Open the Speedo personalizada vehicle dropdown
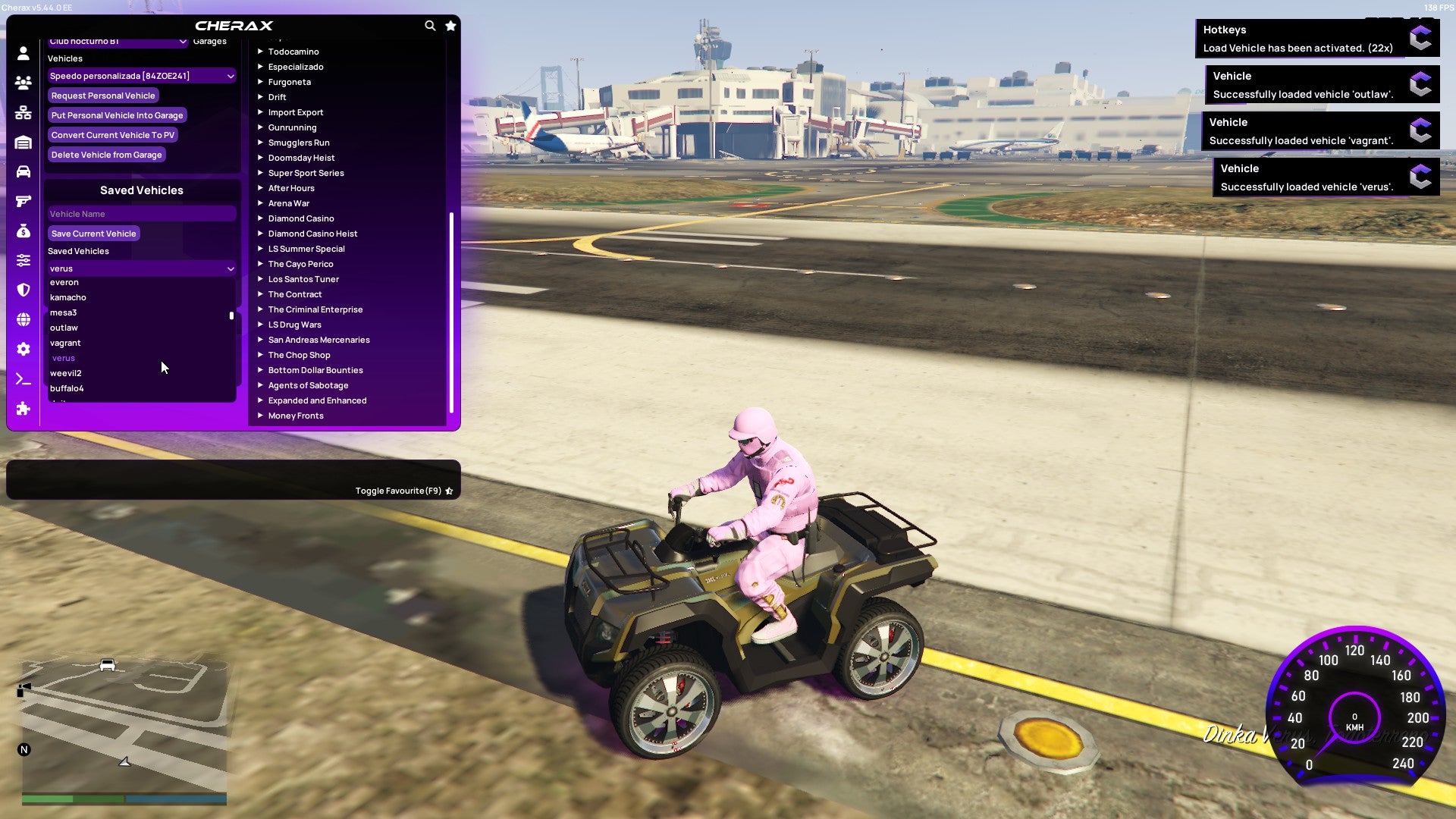Image resolution: width=1456 pixels, height=819 pixels. [141, 76]
